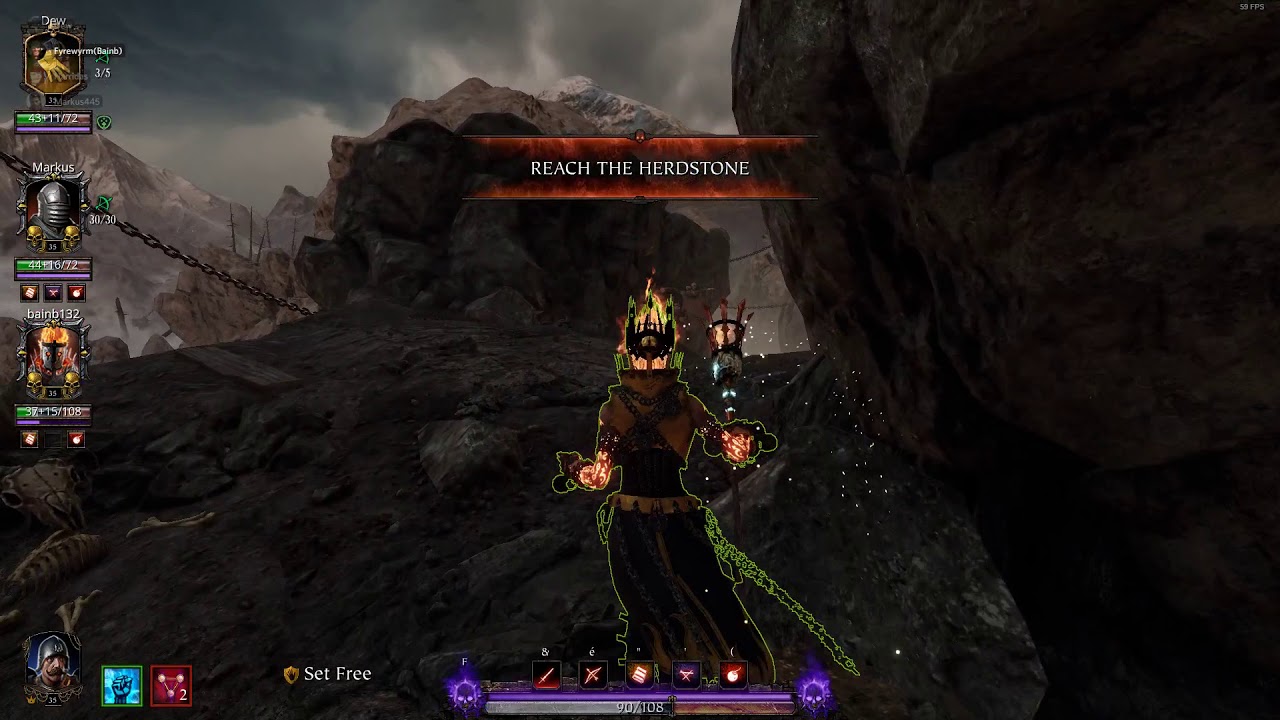The width and height of the screenshot is (1280, 720).
Task: Click the Reach the Herdstone objective banner
Action: [640, 168]
